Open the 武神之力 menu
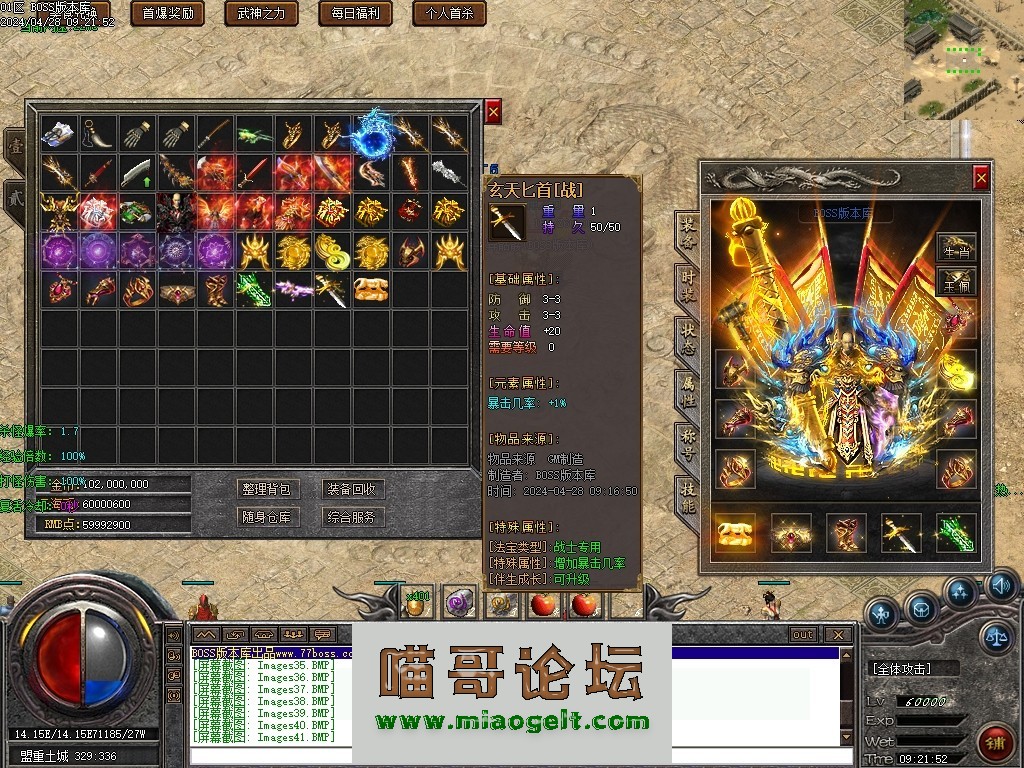Image resolution: width=1024 pixels, height=768 pixels. pos(261,13)
